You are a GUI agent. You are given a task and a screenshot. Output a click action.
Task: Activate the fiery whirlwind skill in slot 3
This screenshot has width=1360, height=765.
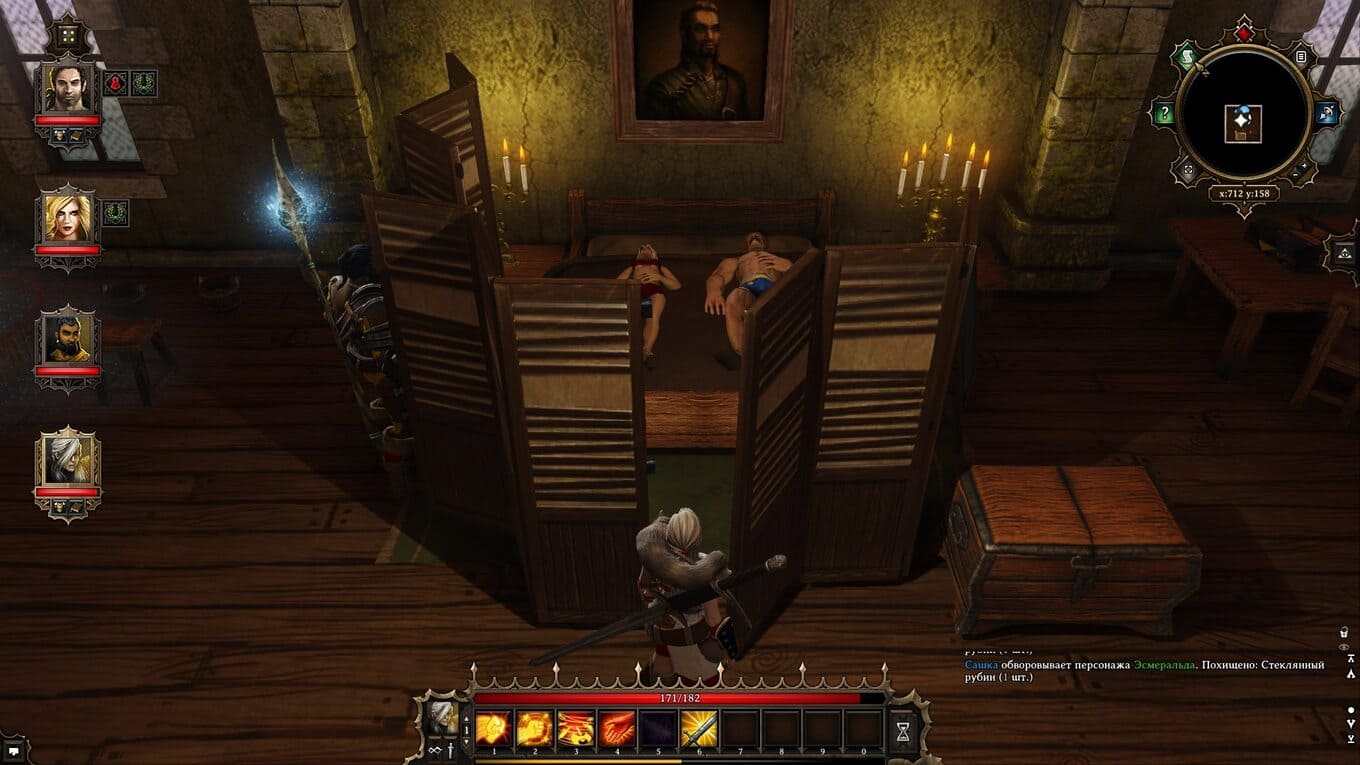(575, 729)
